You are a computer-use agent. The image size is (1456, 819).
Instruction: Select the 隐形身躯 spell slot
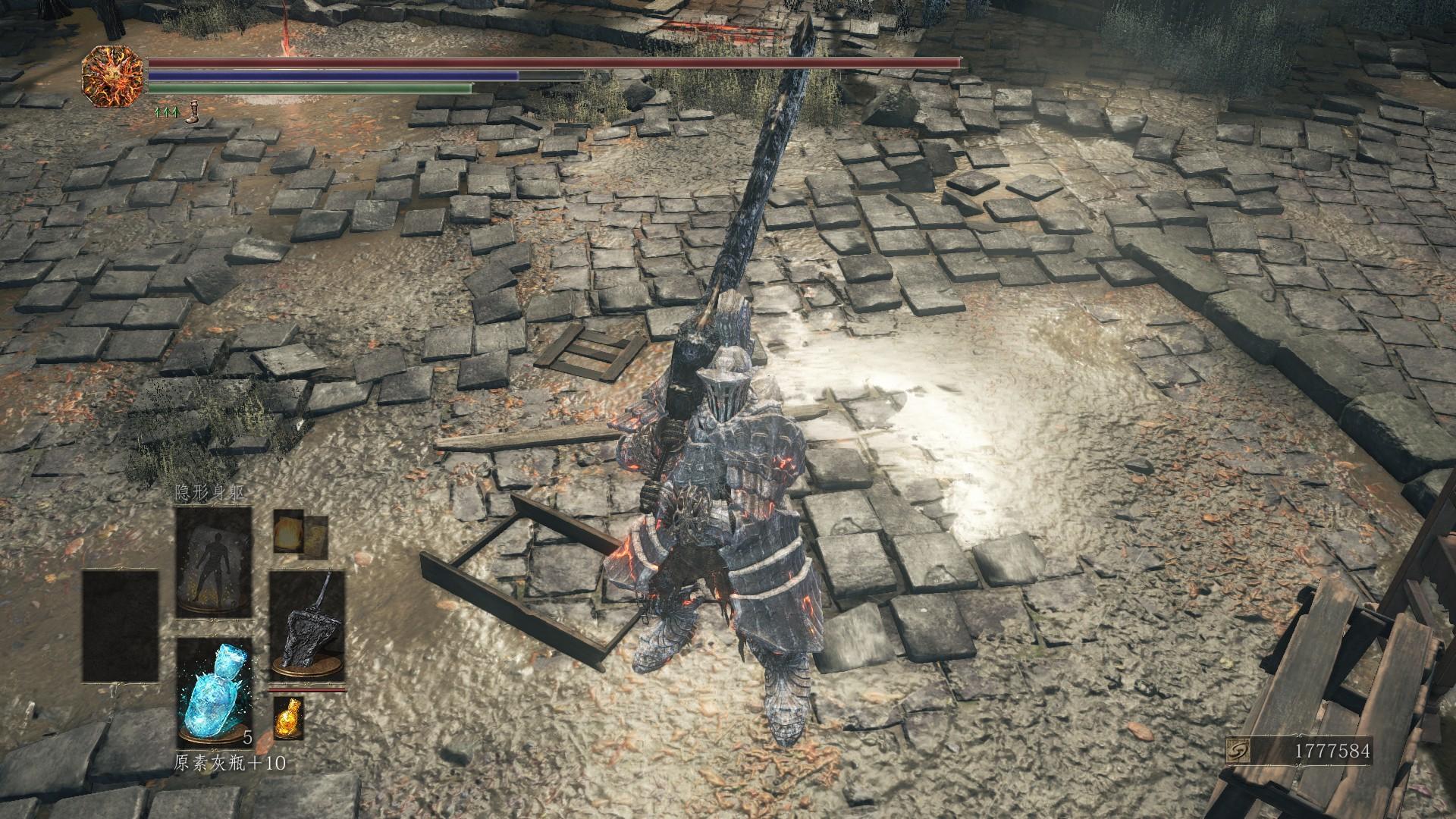click(214, 562)
